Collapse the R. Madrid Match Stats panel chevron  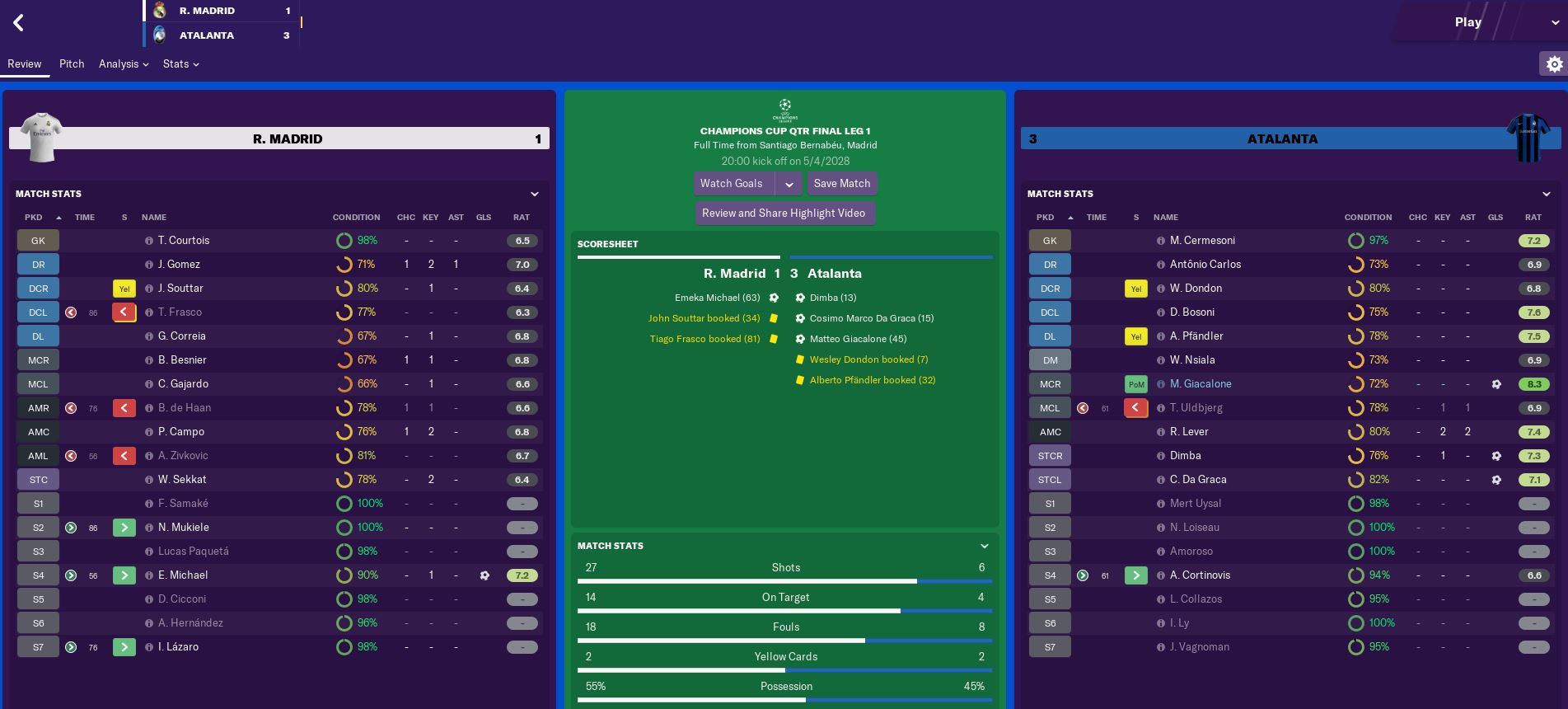535,194
